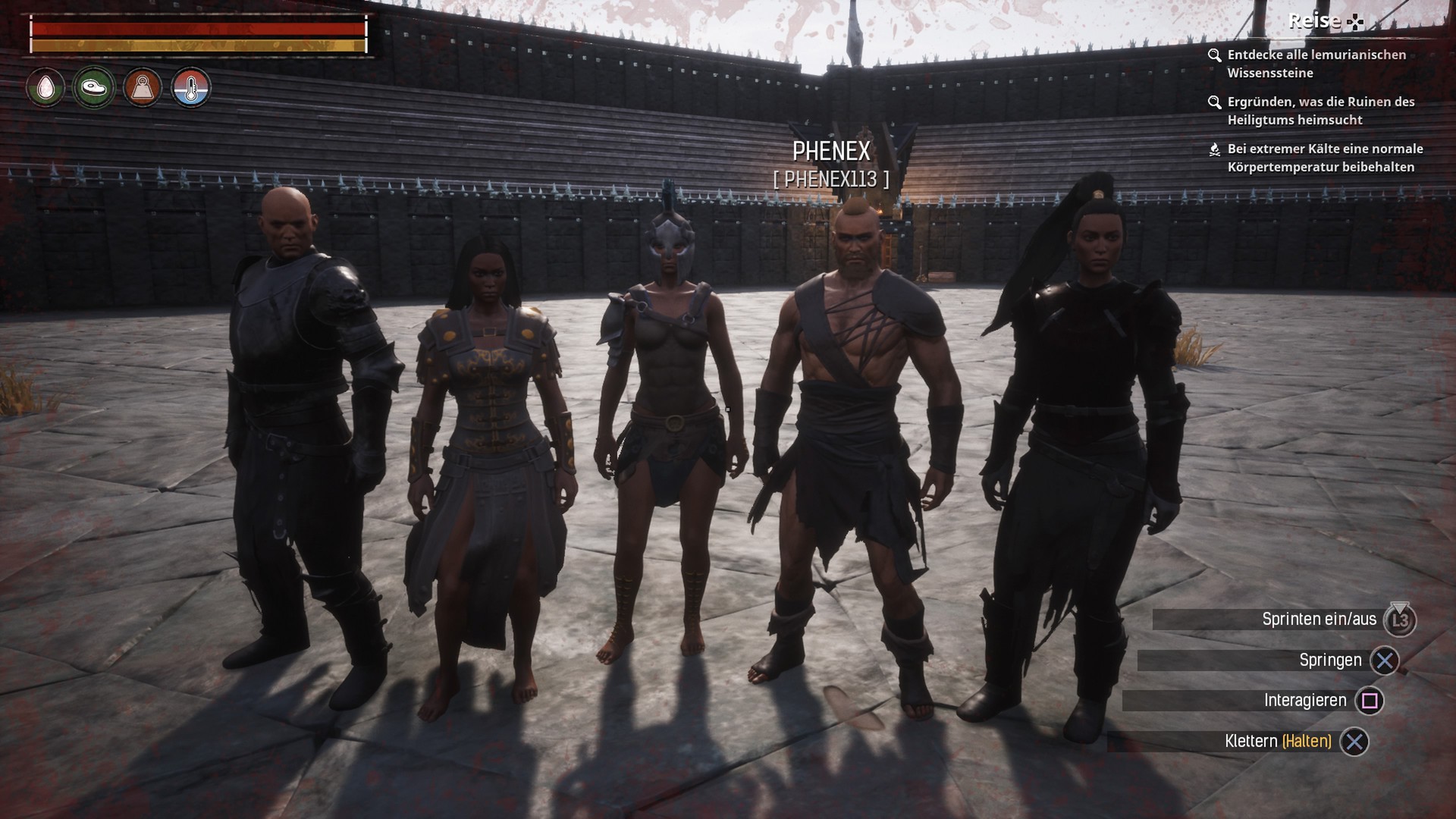This screenshot has width=1456, height=819.
Task: Select the hunger meat status icon
Action: [94, 88]
